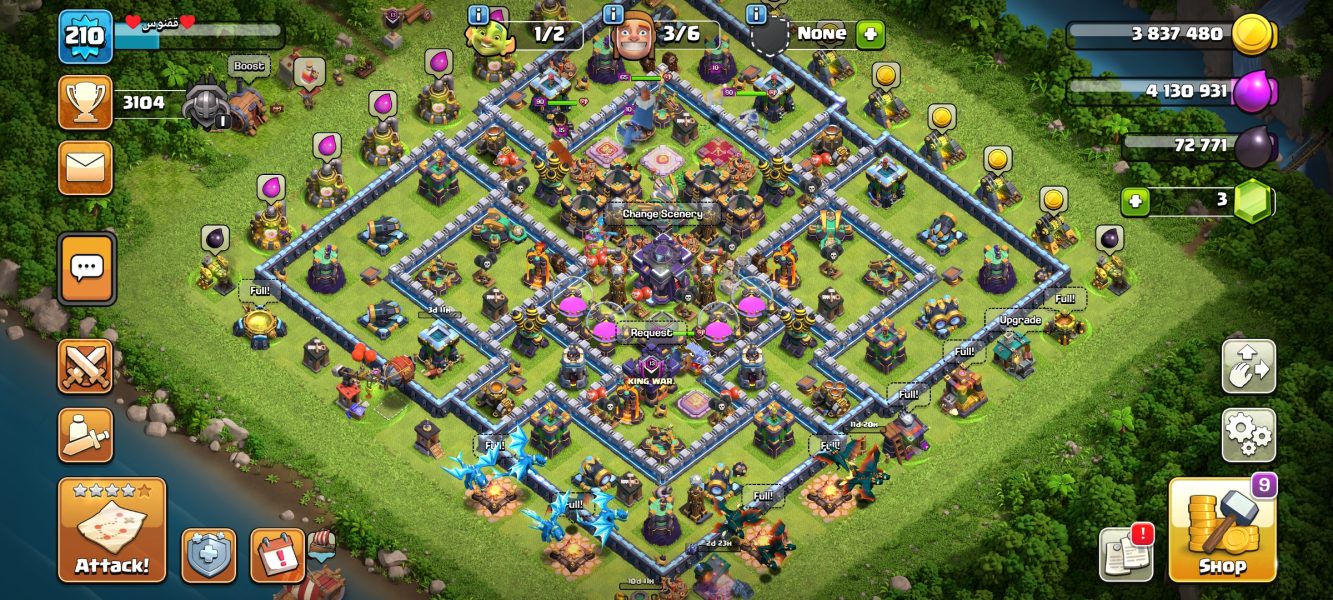Add a shield using the plus button
Image resolution: width=1333 pixels, height=600 pixels.
(869, 34)
